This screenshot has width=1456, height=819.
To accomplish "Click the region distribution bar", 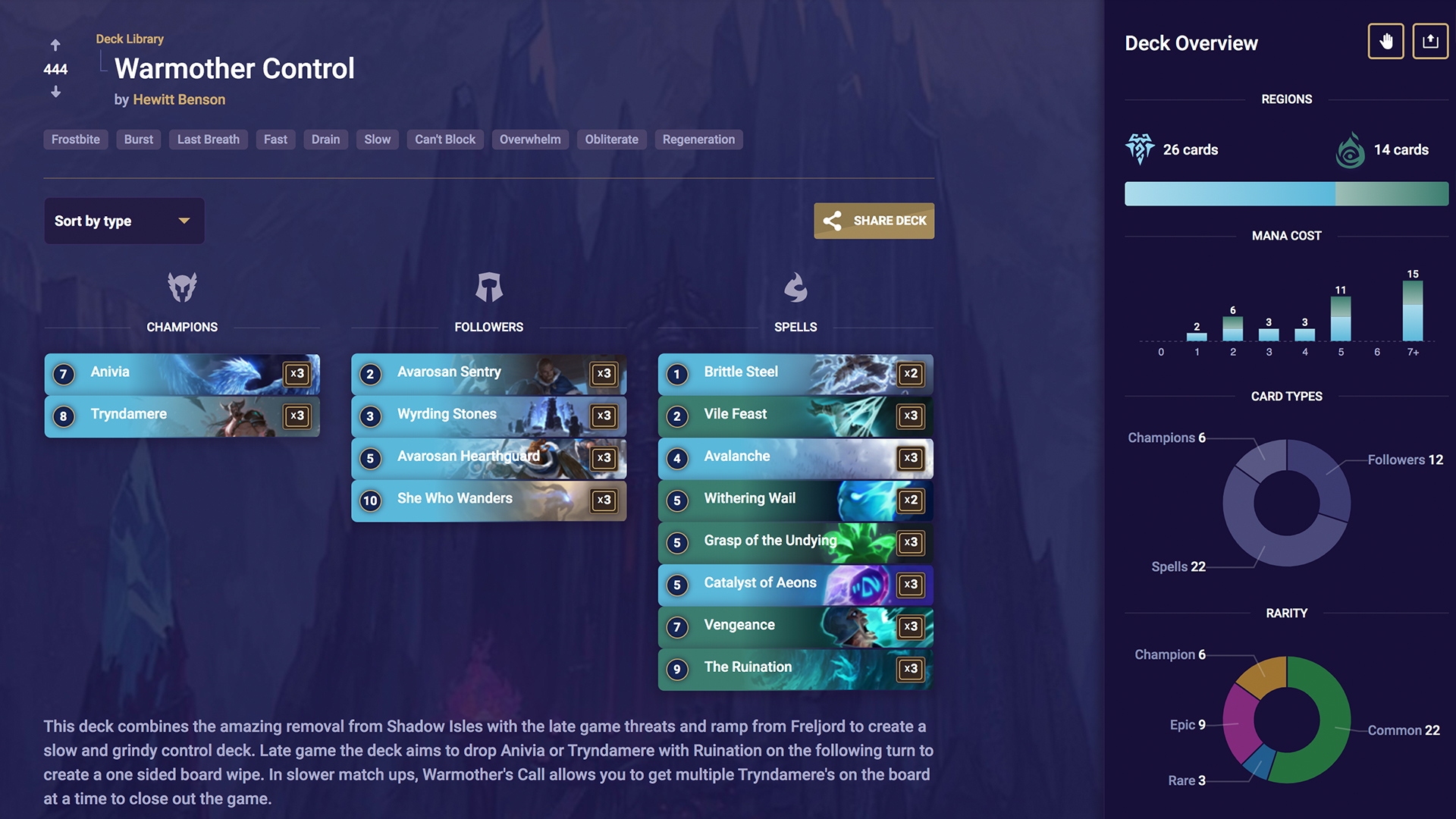I will [x=1286, y=193].
